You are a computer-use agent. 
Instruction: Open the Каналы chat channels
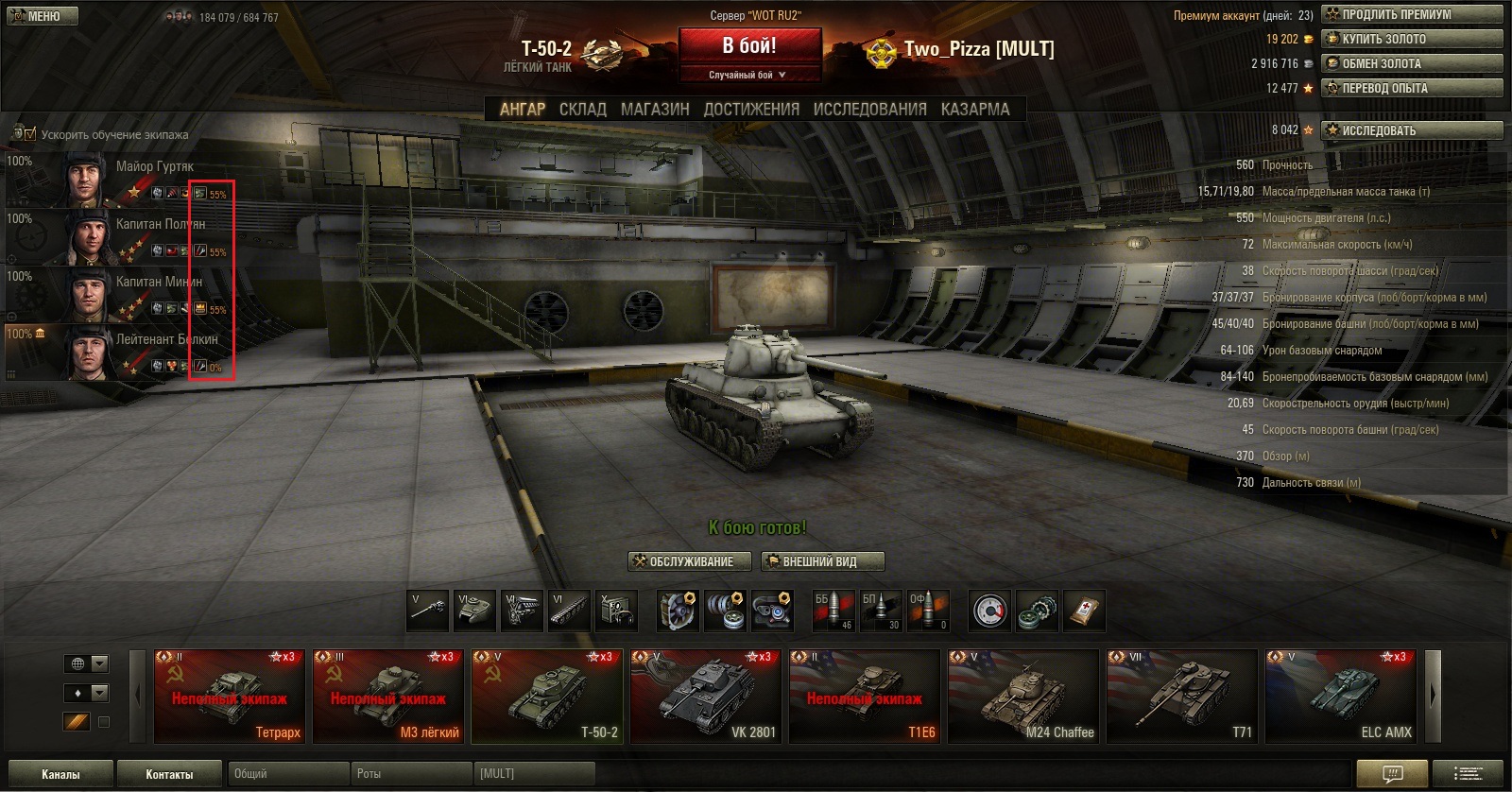pyautogui.click(x=60, y=774)
